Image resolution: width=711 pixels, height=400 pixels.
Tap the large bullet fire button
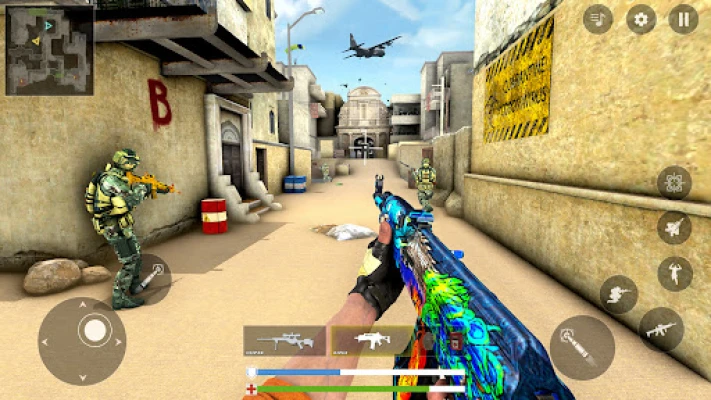(x=582, y=347)
